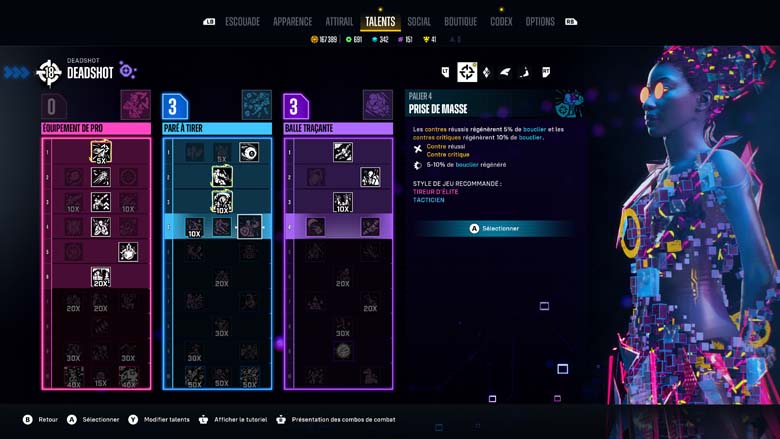Select the Équipement de pro tree header
Image resolution: width=780 pixels, height=439 pixels.
(96, 128)
